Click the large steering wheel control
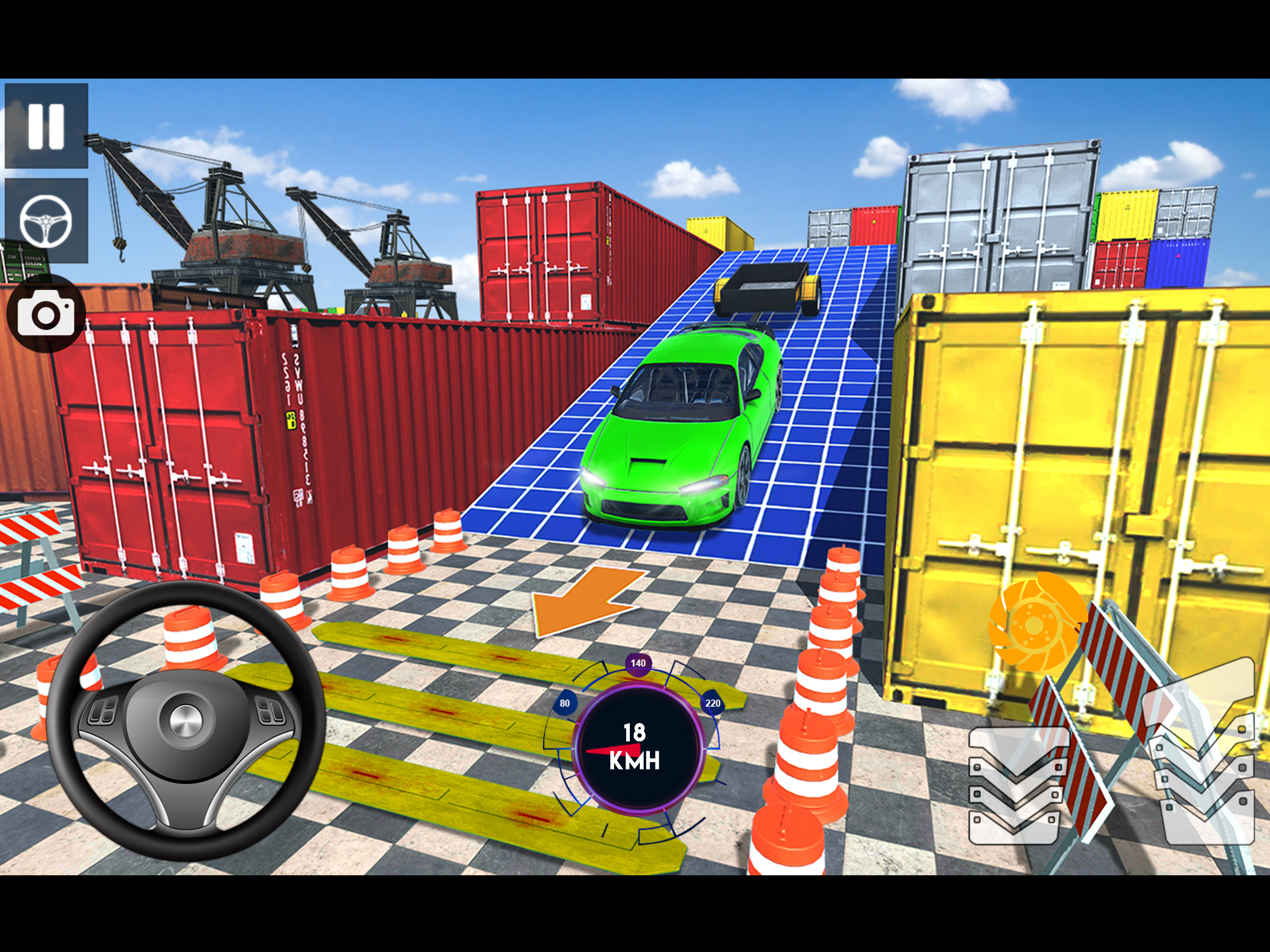 pyautogui.click(x=186, y=720)
